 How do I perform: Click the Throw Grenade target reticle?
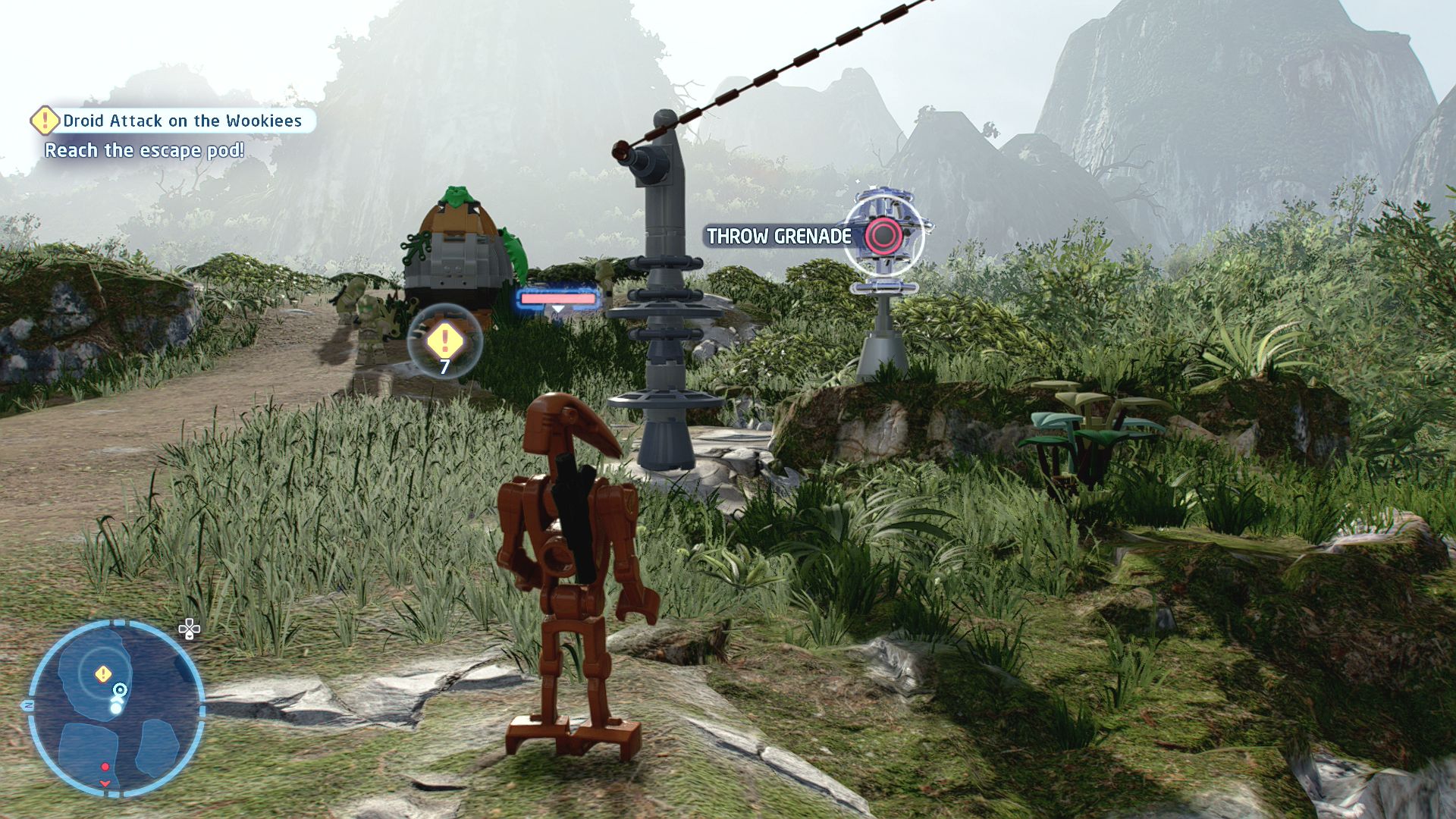click(x=883, y=236)
